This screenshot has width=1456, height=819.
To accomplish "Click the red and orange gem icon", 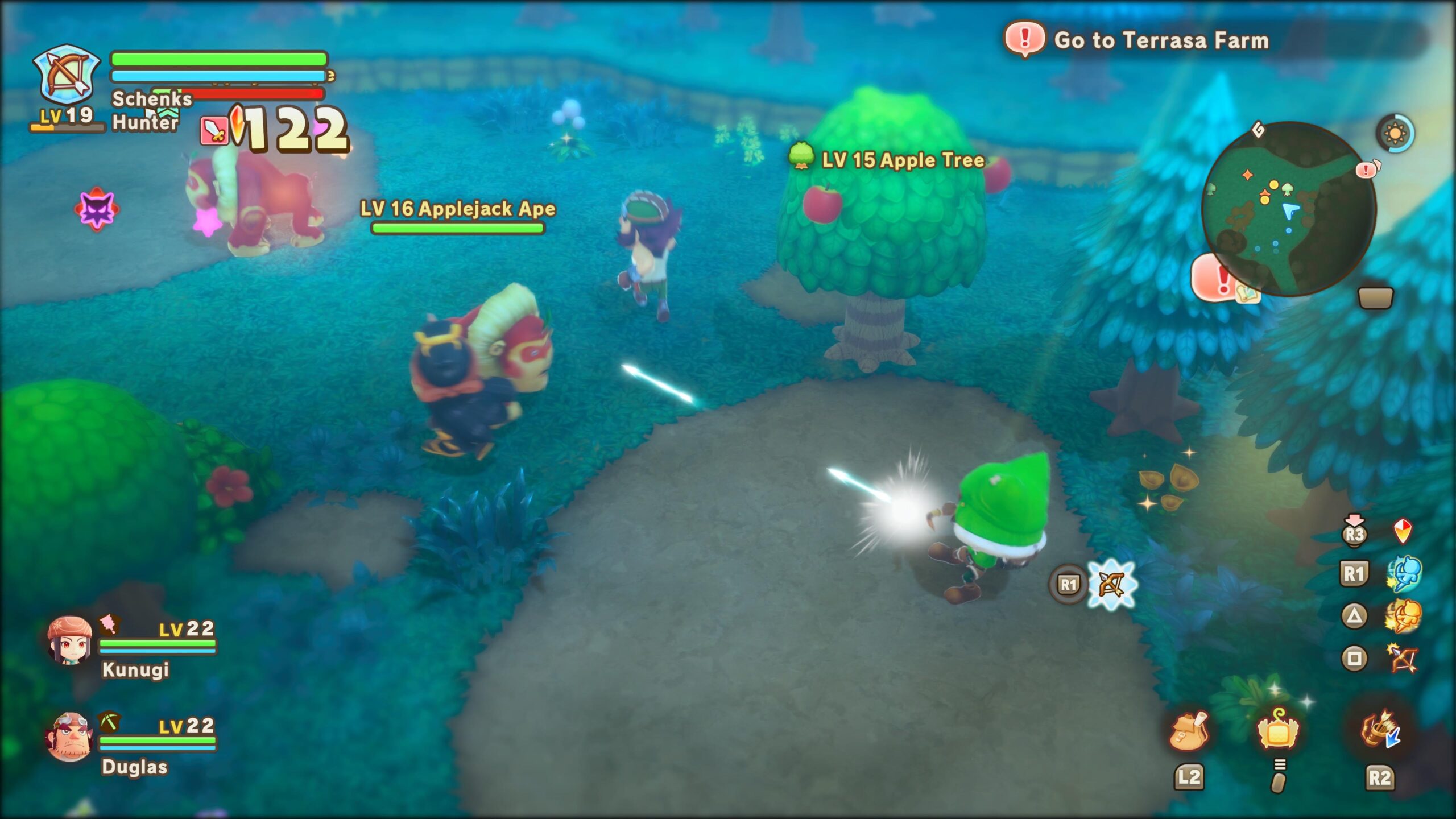I will (x=1403, y=532).
